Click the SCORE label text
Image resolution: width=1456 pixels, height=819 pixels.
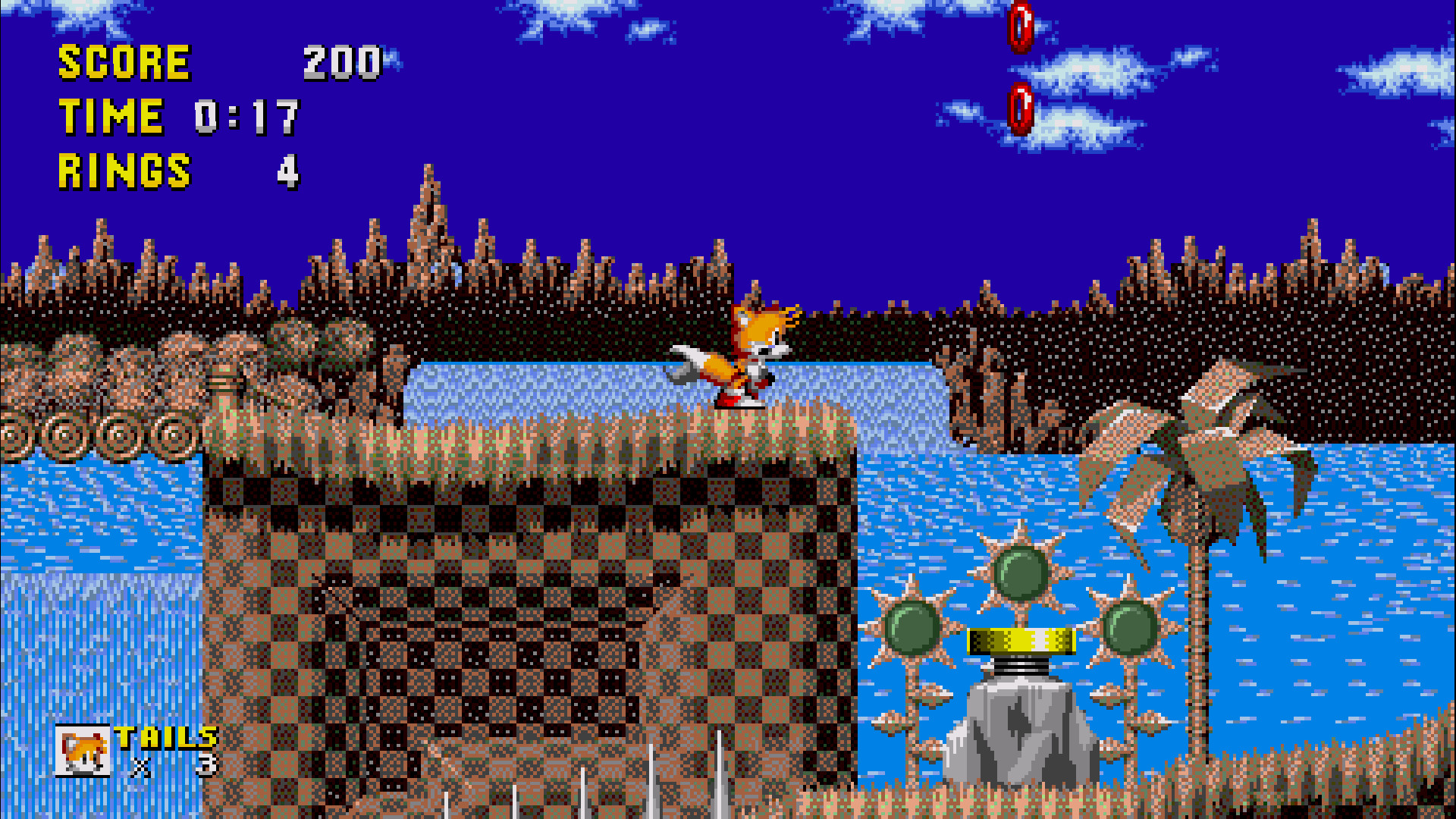click(125, 61)
